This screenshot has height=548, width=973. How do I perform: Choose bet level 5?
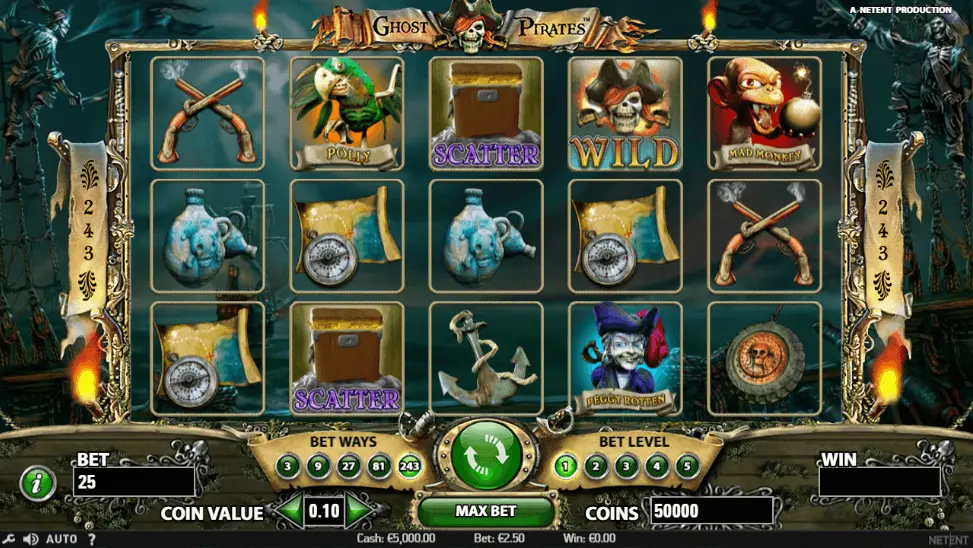point(686,466)
